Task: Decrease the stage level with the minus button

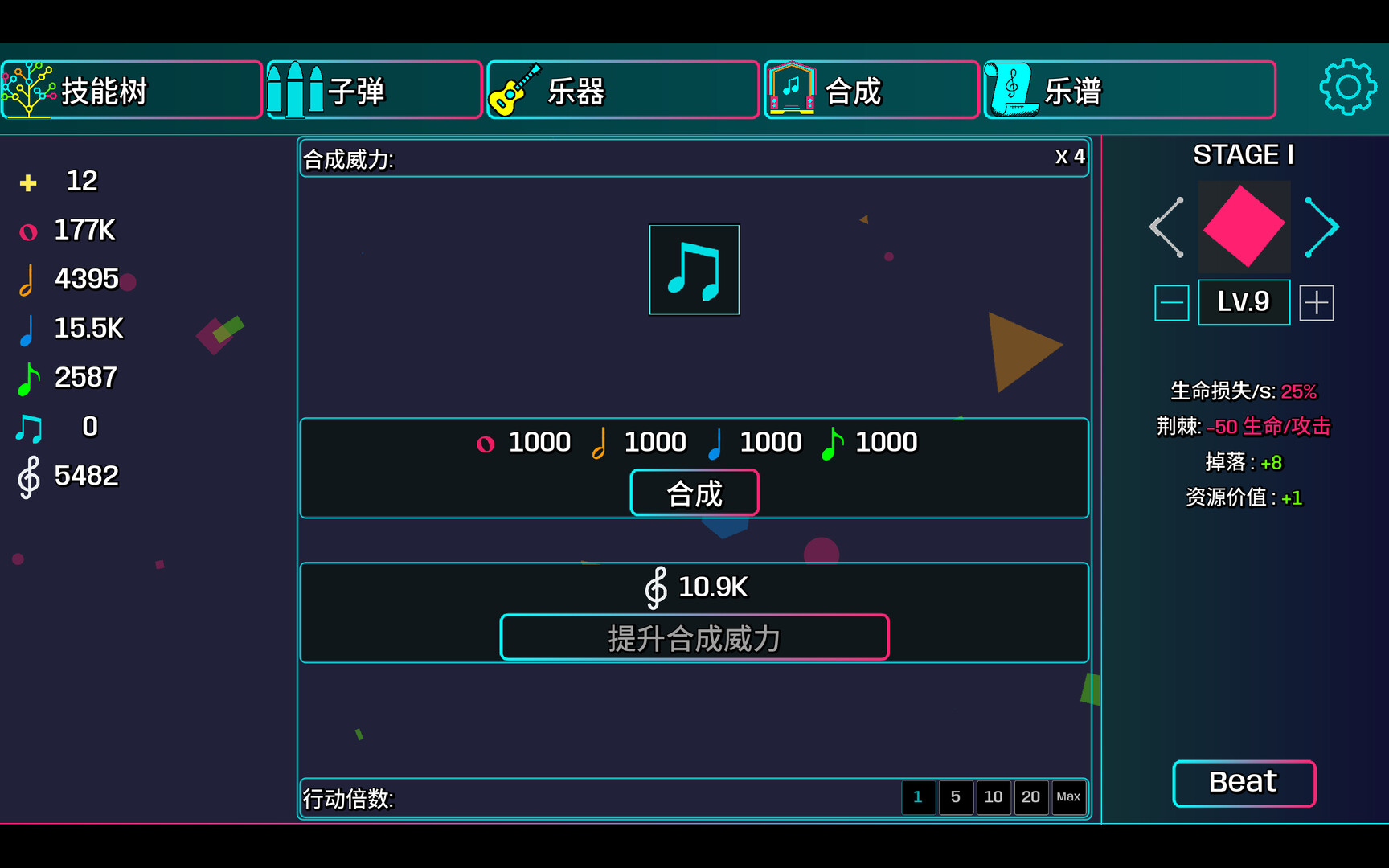Action: tap(1171, 302)
